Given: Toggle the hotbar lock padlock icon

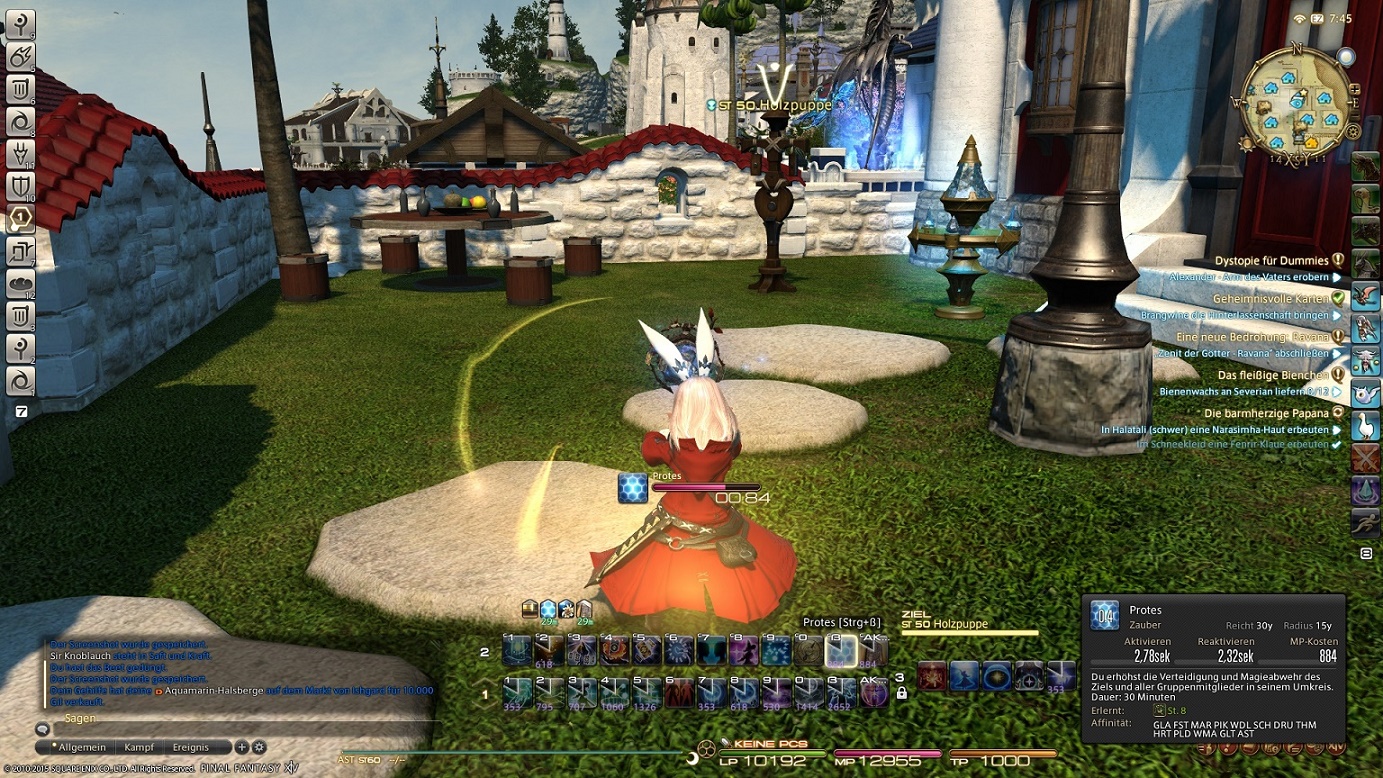Looking at the screenshot, I should [x=901, y=693].
